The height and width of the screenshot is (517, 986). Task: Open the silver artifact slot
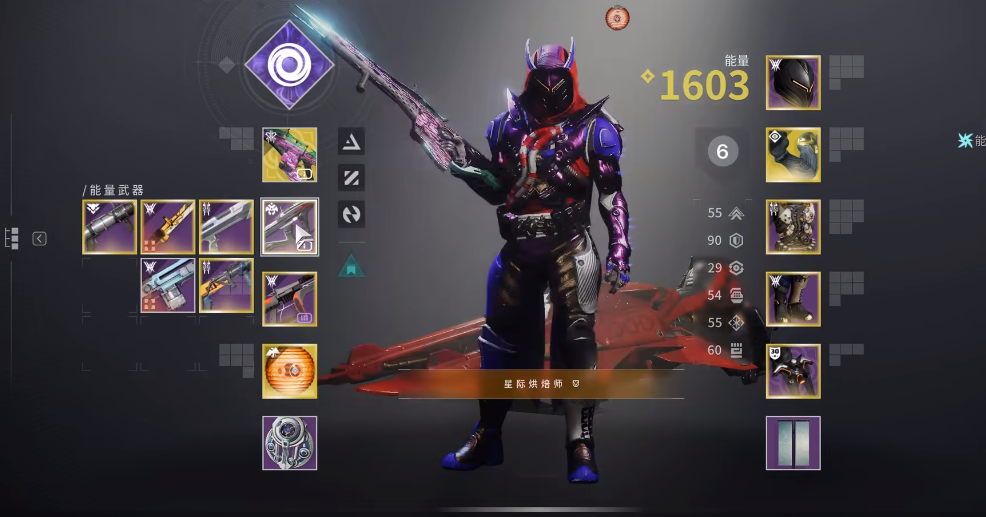point(290,443)
